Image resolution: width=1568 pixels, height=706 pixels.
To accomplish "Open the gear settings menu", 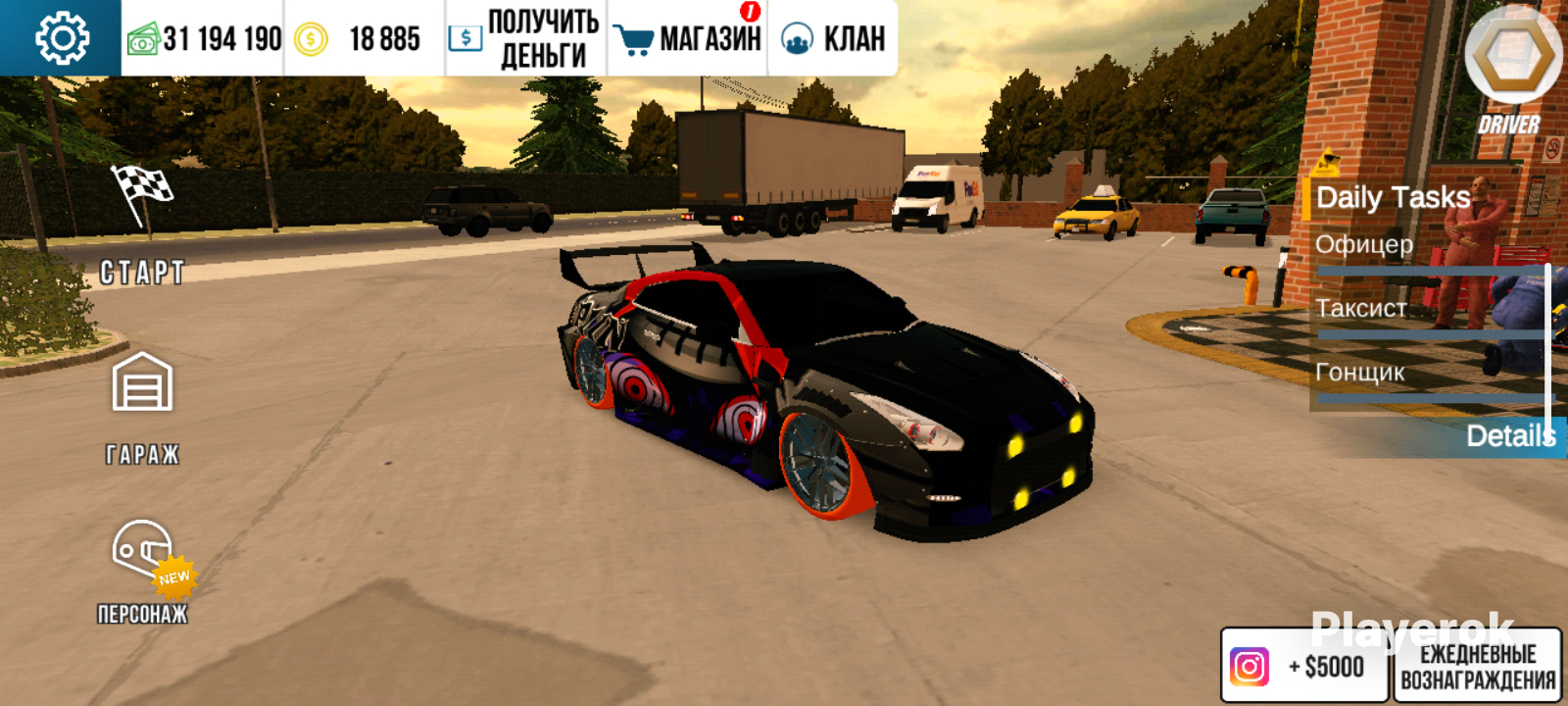I will pos(62,38).
